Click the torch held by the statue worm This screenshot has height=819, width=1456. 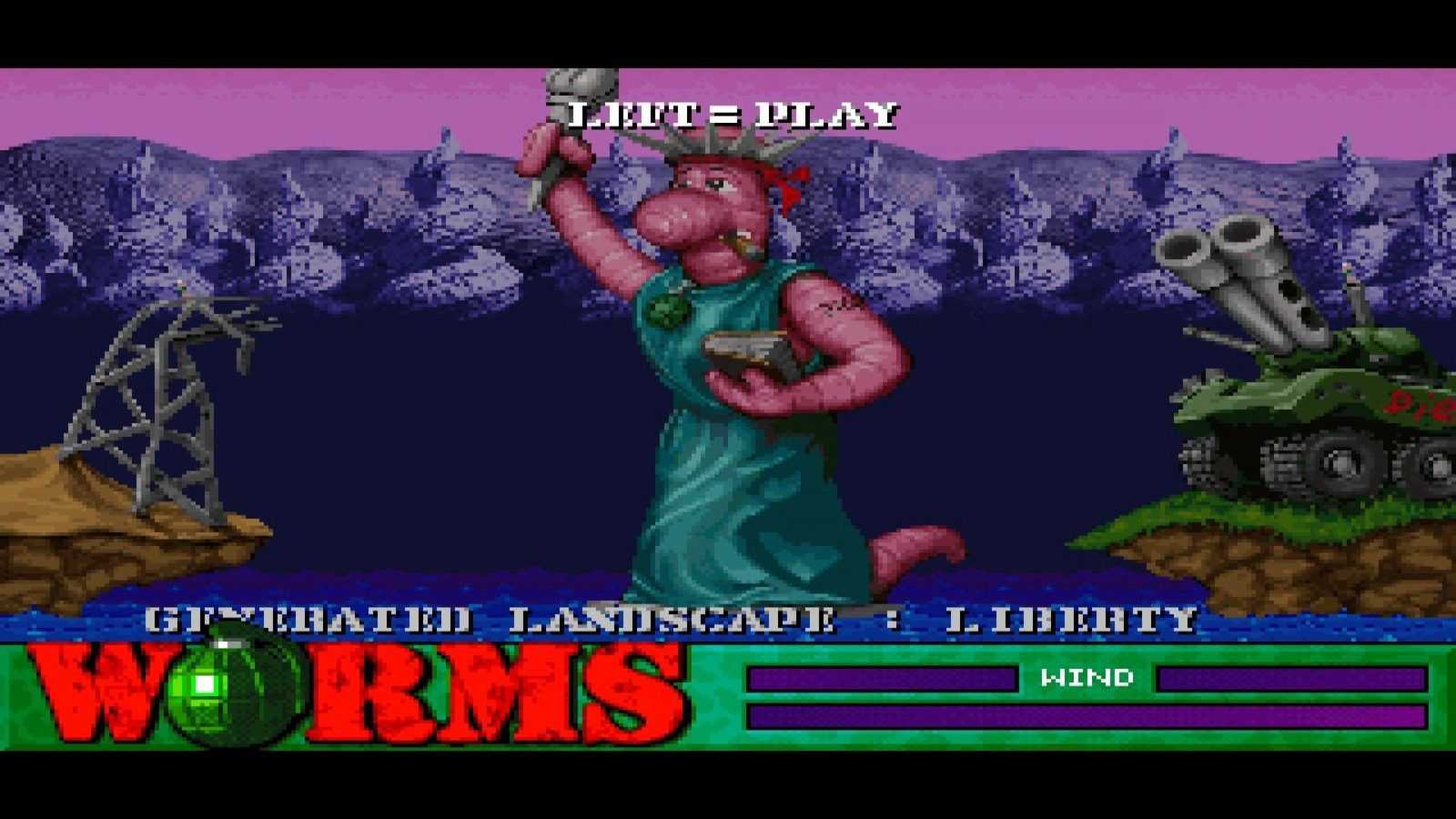pos(573,91)
